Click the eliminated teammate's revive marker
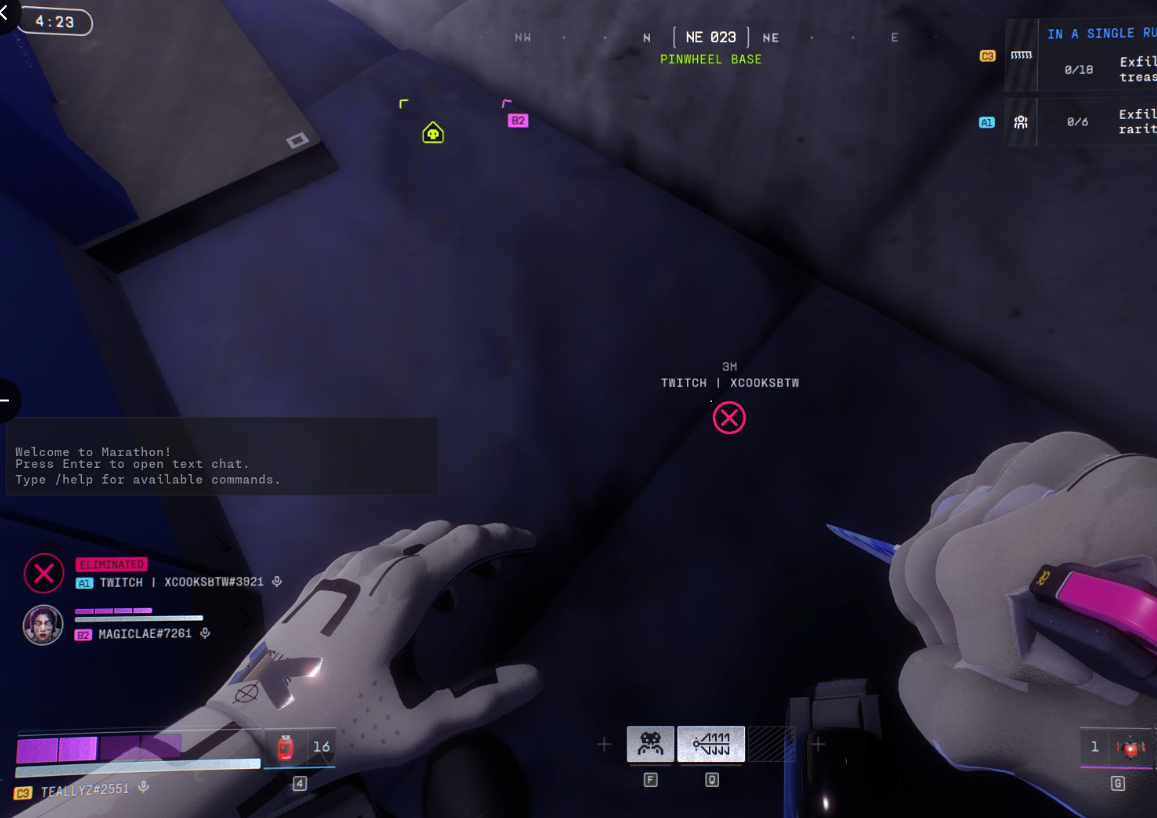 [729, 418]
